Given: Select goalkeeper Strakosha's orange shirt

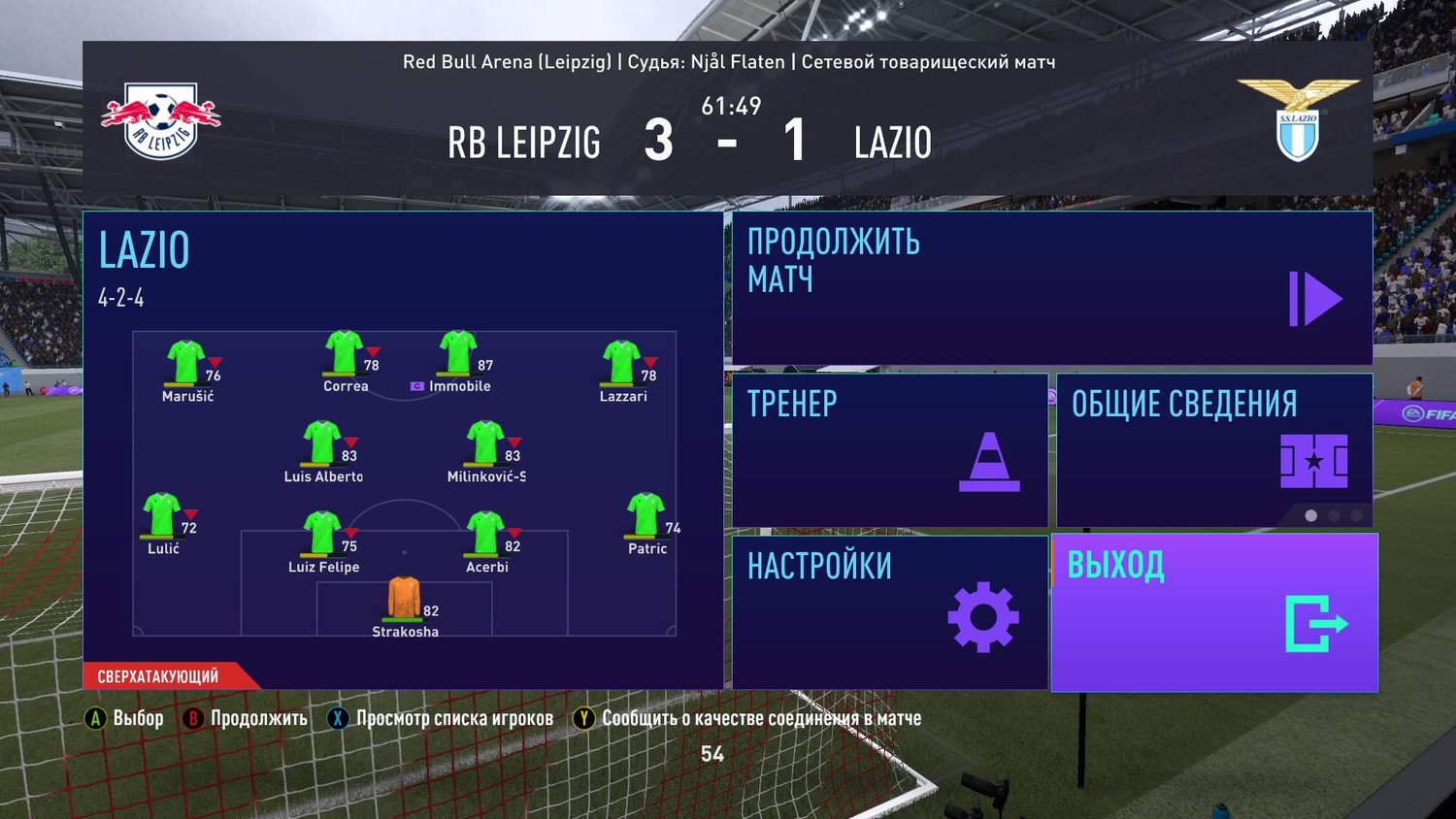Looking at the screenshot, I should point(405,599).
